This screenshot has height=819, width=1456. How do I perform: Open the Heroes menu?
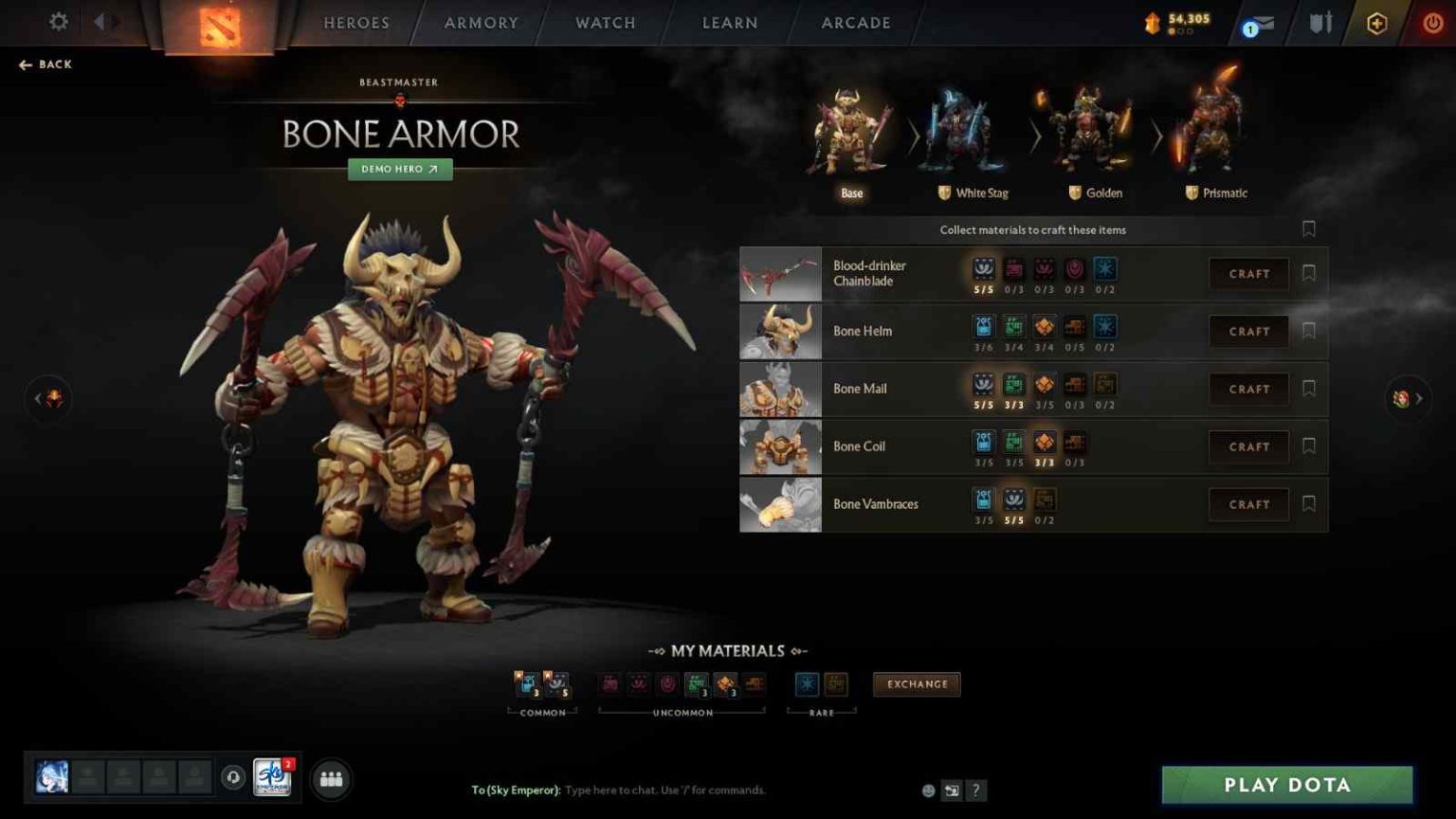coord(355,23)
